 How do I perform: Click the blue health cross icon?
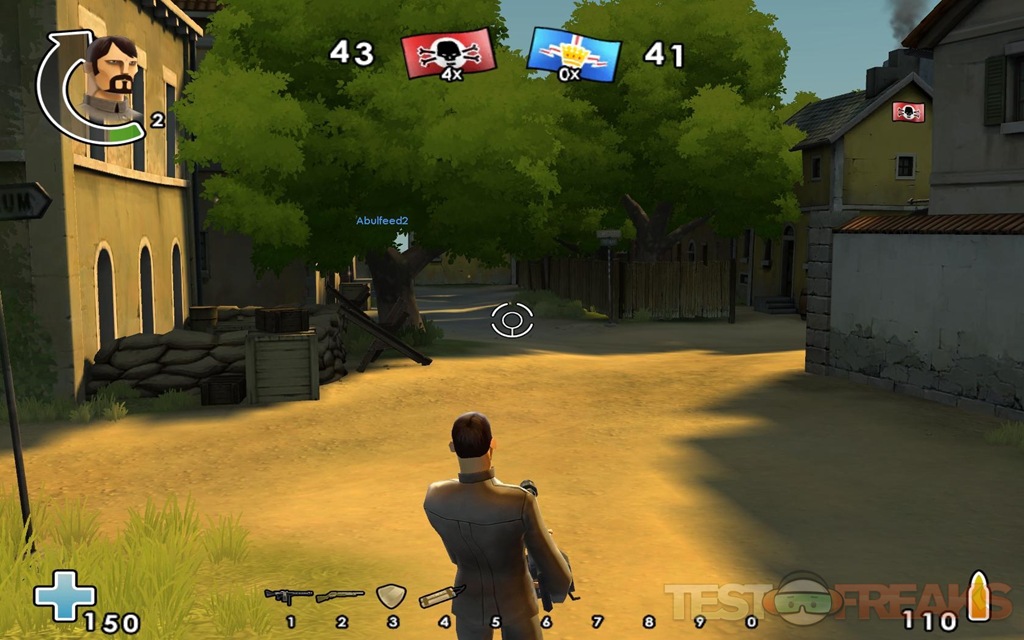tap(65, 596)
